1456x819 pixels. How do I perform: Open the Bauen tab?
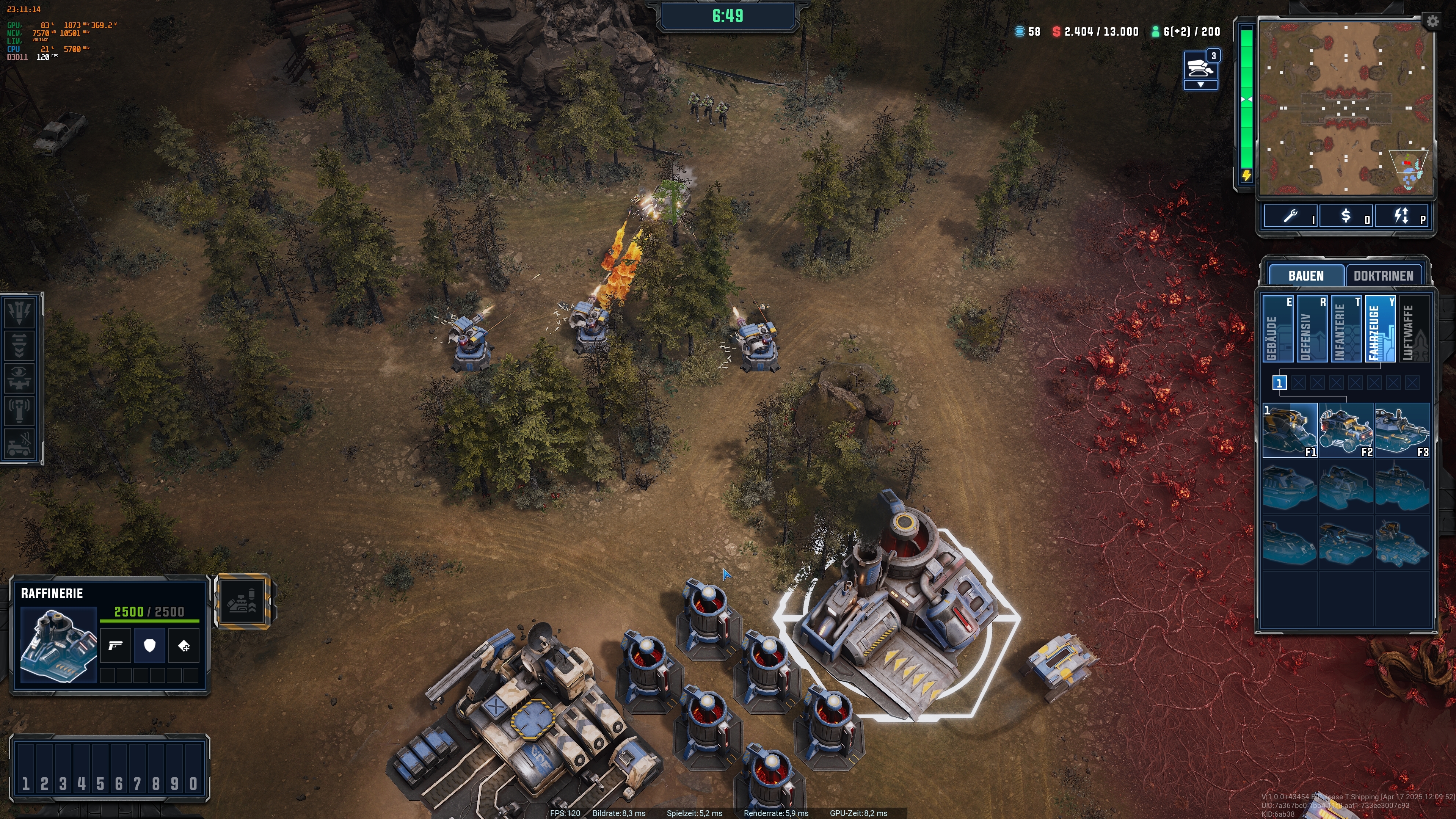tap(1305, 276)
